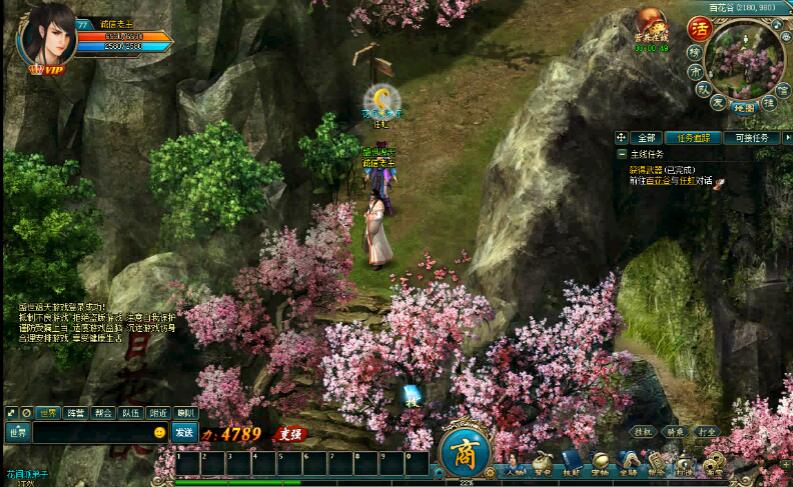This screenshot has height=487, width=793.
Task: Switch to the 队伍 chat tab
Action: [130, 412]
